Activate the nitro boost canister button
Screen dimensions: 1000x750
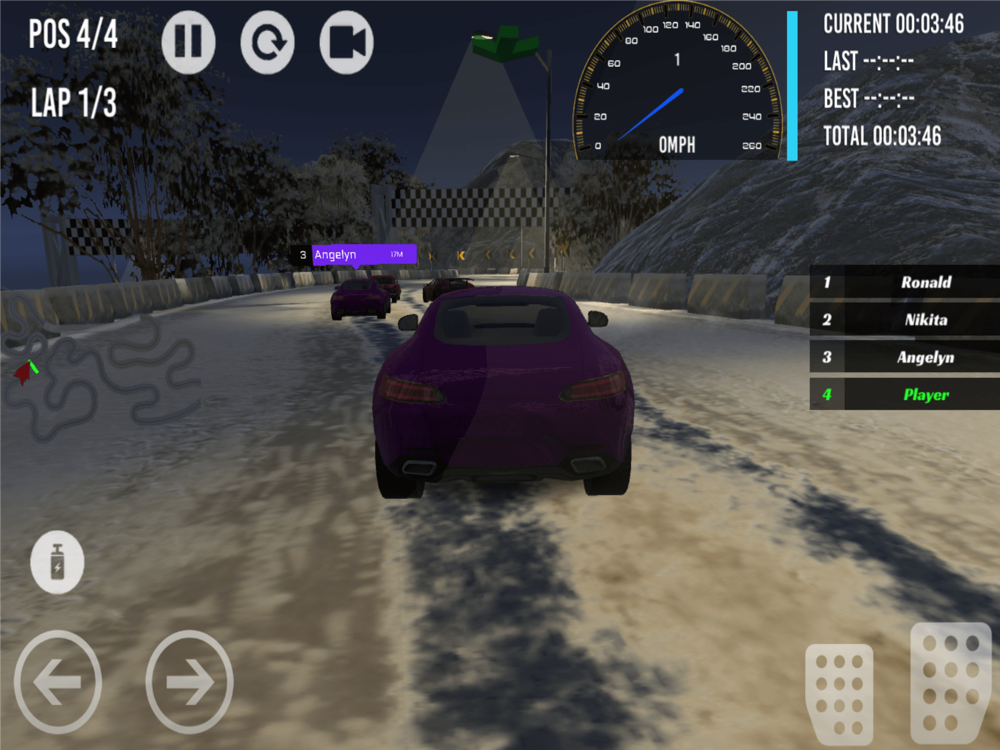[x=57, y=562]
